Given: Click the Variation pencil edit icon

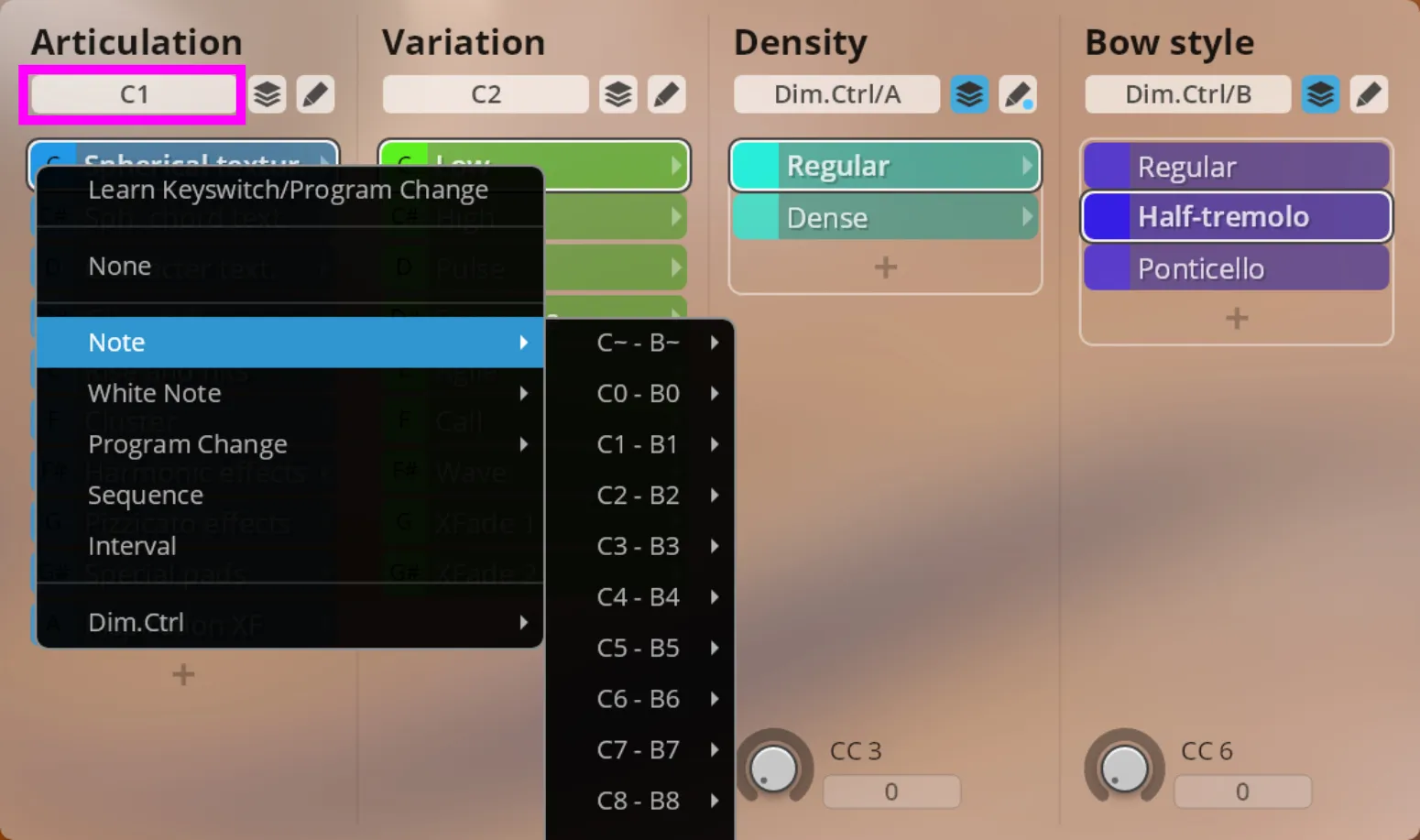Looking at the screenshot, I should point(666,94).
